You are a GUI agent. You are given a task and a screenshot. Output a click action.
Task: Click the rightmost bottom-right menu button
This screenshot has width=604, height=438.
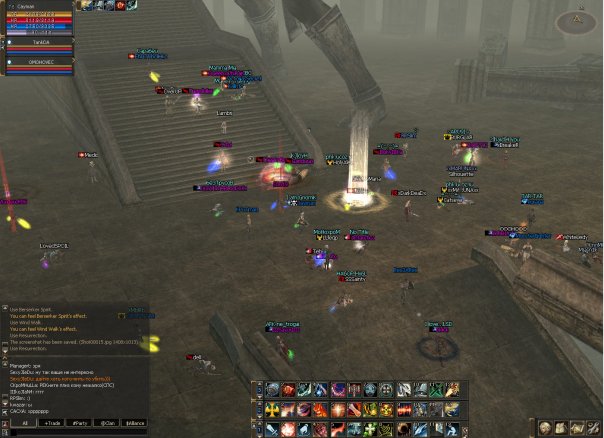tap(592, 428)
